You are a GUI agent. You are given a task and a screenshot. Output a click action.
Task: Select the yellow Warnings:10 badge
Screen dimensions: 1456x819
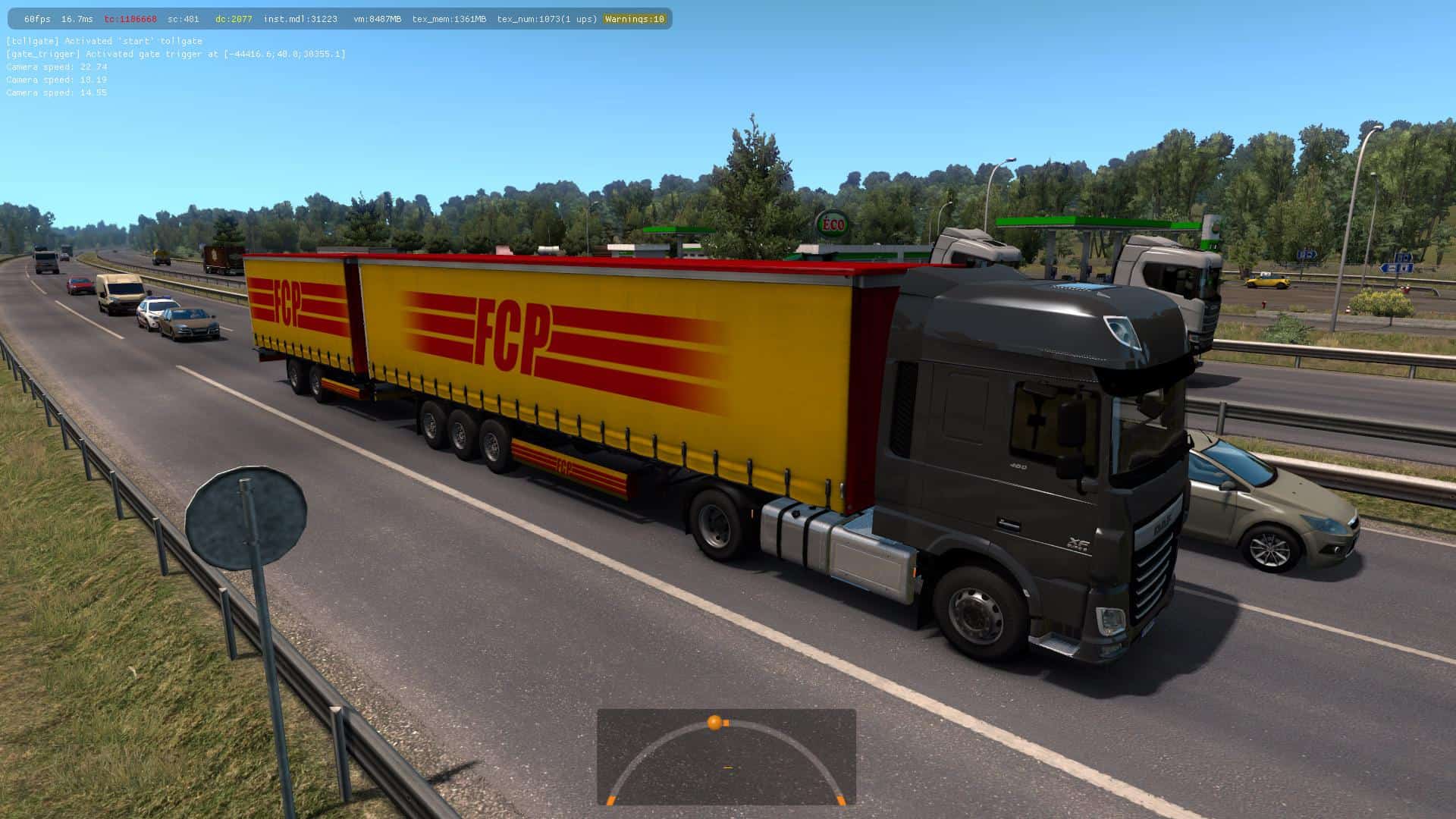pyautogui.click(x=635, y=19)
